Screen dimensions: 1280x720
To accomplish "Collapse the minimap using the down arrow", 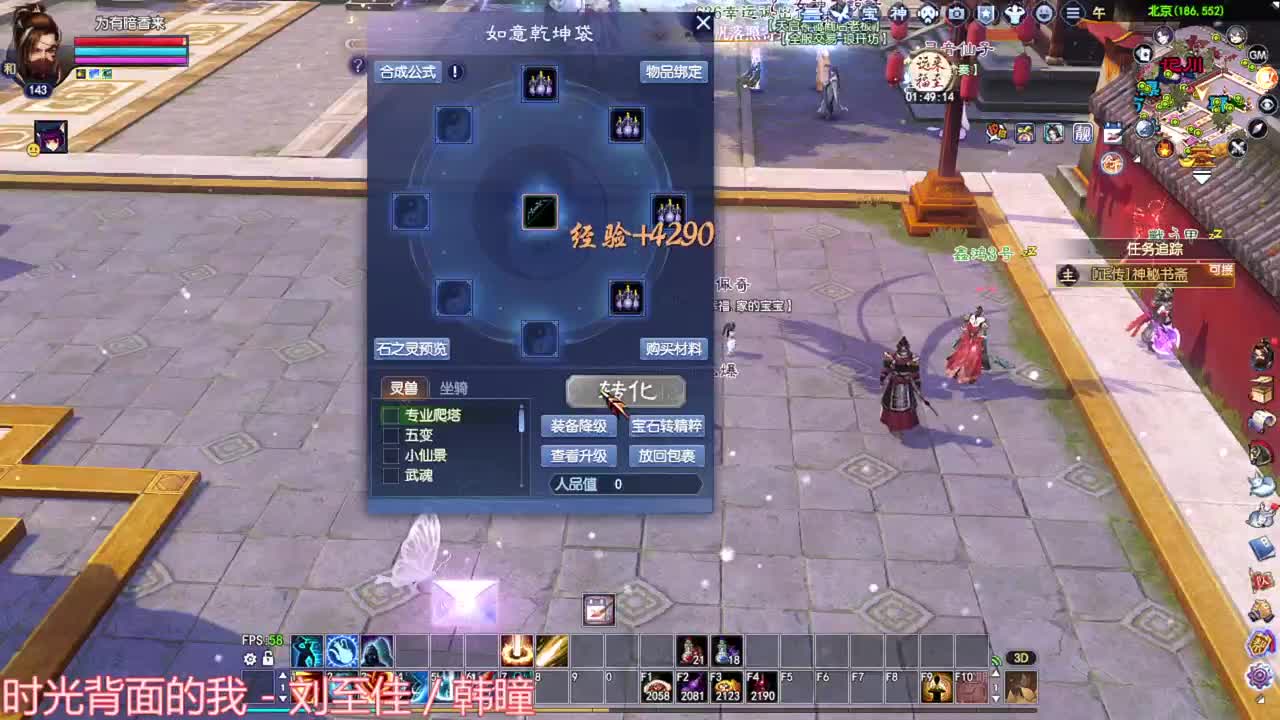I will point(1200,178).
